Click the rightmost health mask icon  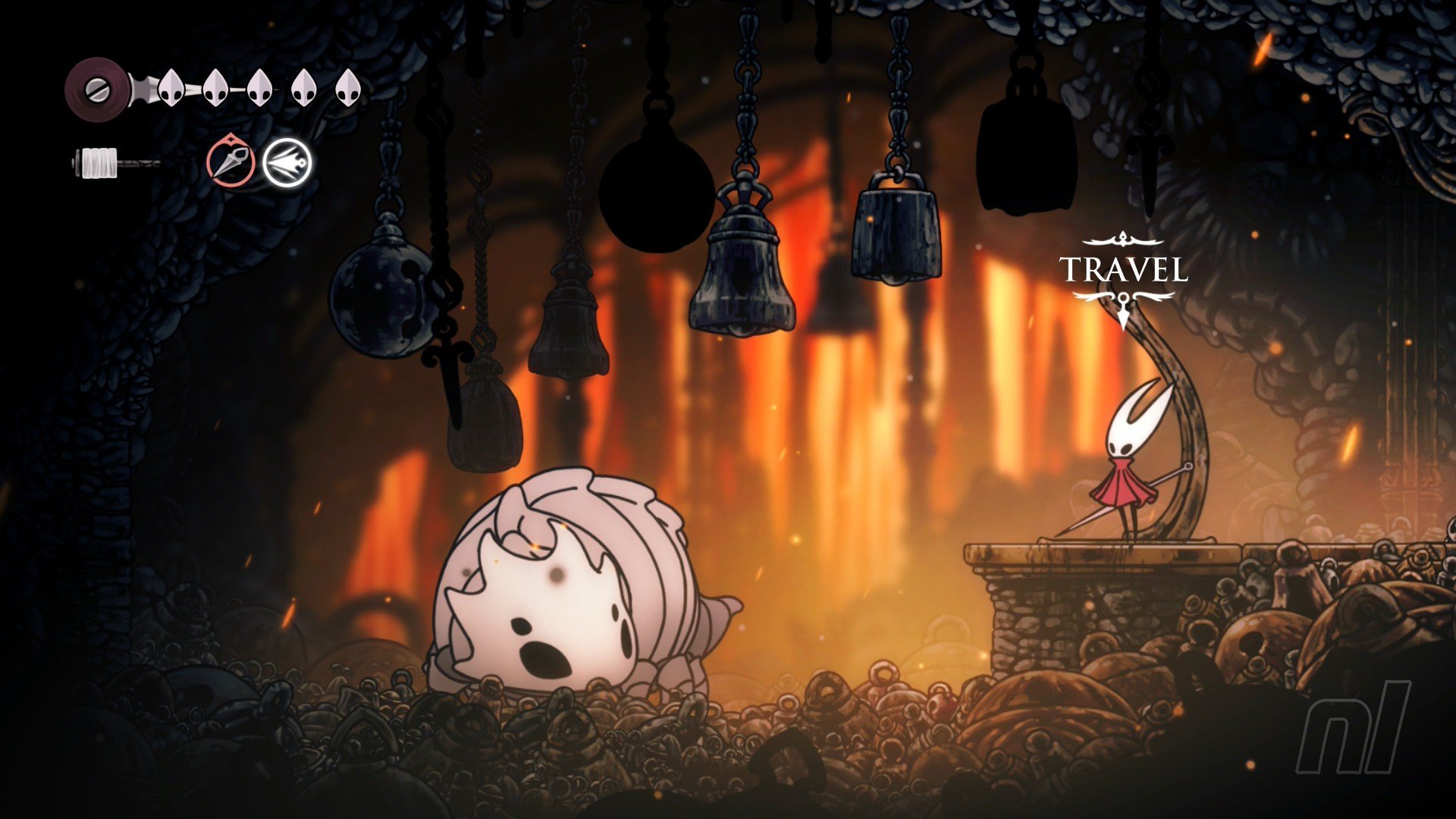tap(347, 86)
